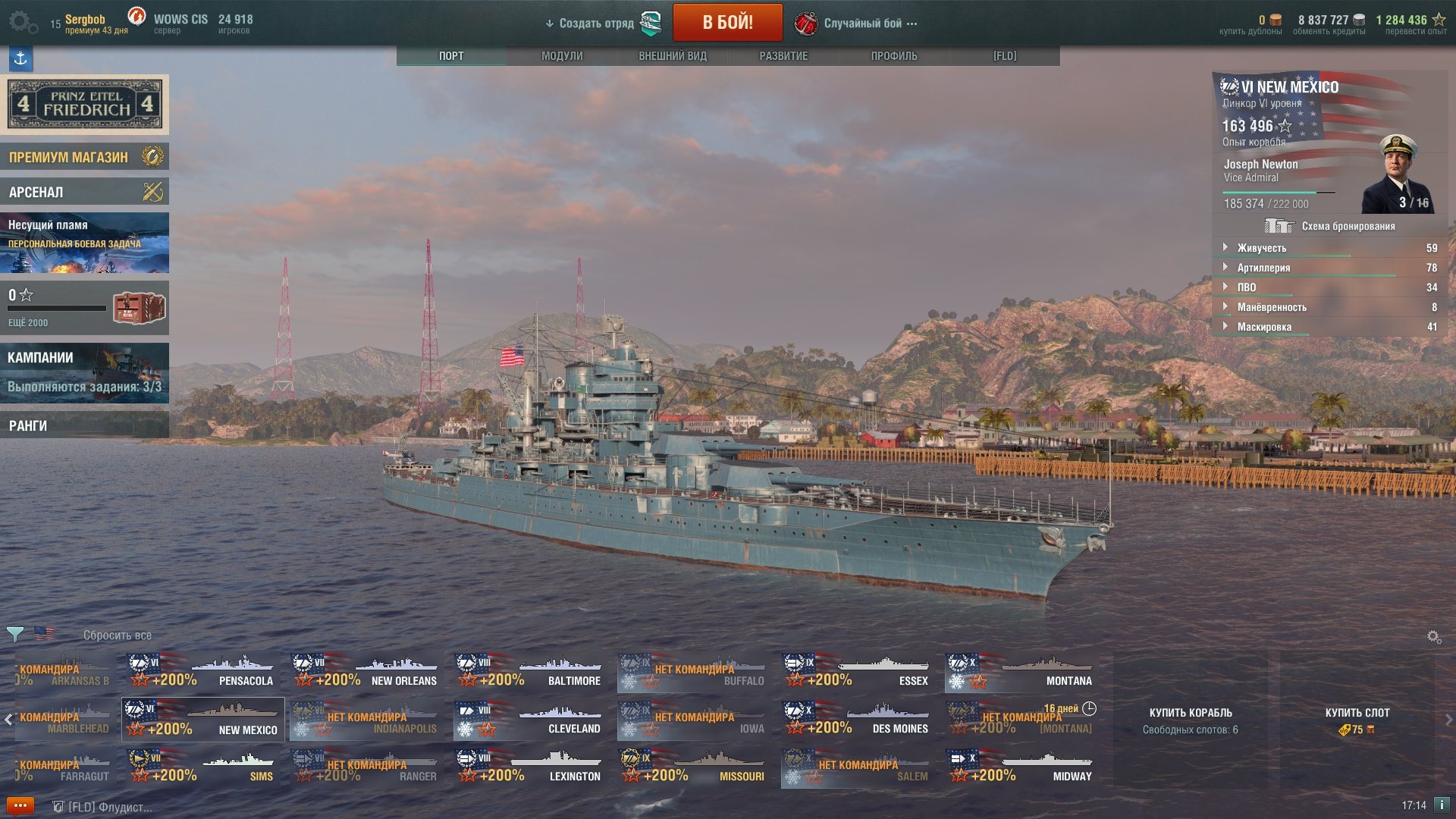Open the КАМПАНИИ panel
Viewport: 1456px width, 819px height.
[84, 372]
